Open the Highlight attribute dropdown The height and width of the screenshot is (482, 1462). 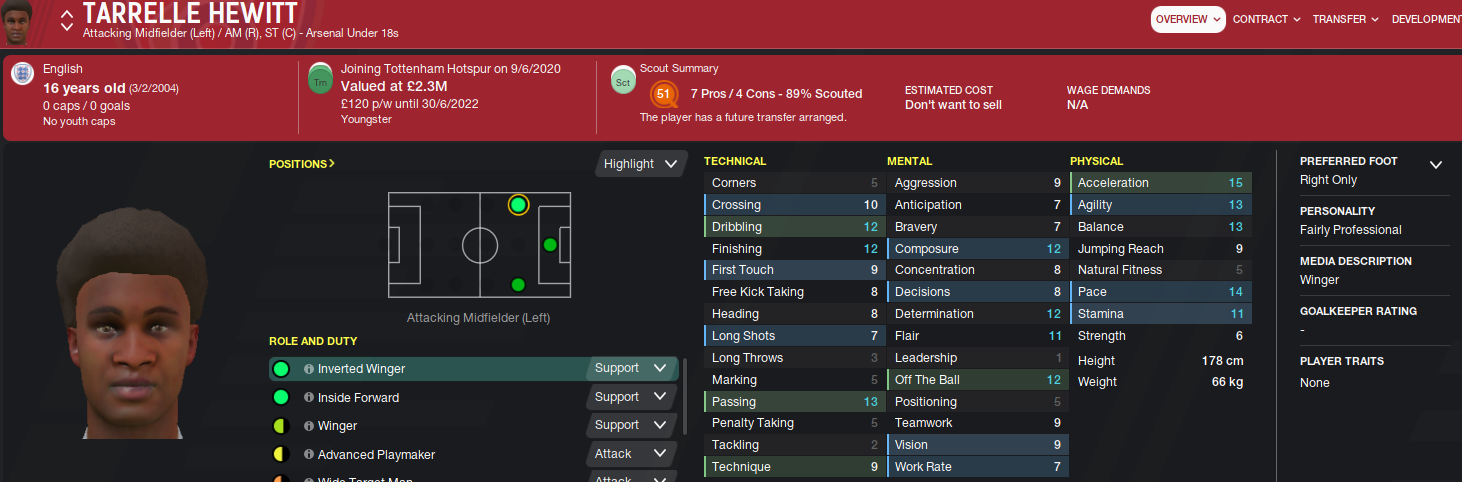click(x=641, y=164)
